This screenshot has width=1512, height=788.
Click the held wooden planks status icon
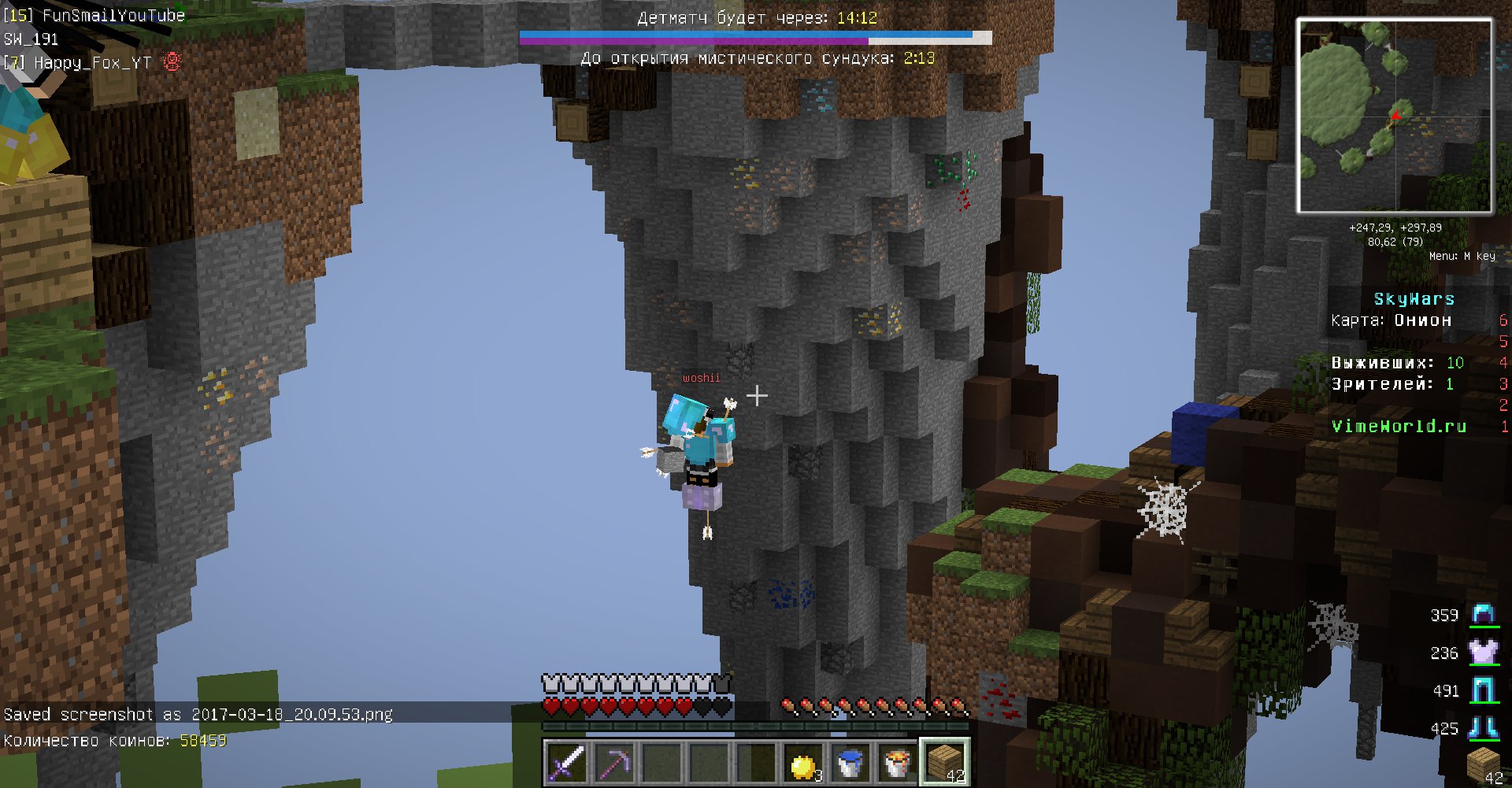1482,764
